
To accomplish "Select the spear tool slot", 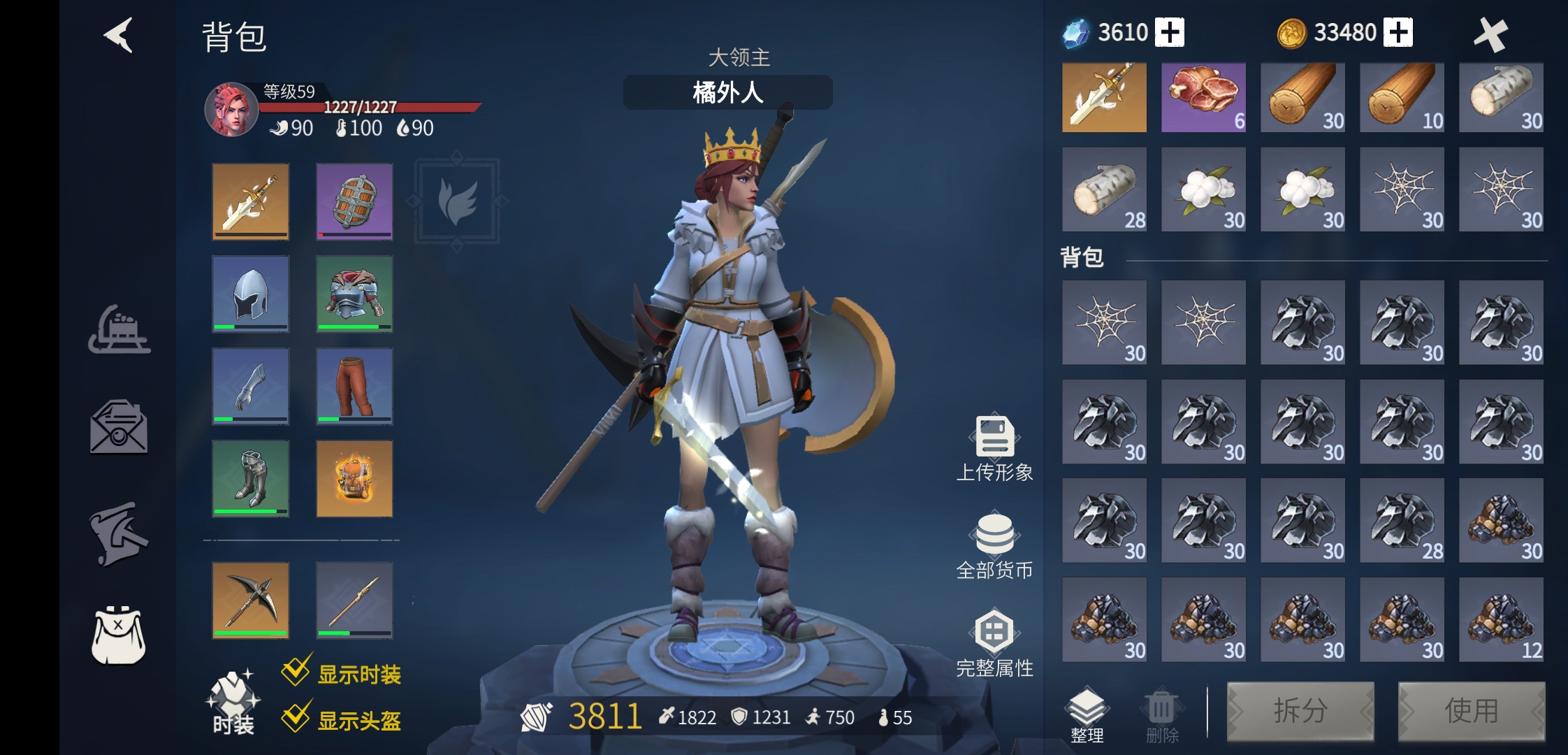I will [x=354, y=600].
